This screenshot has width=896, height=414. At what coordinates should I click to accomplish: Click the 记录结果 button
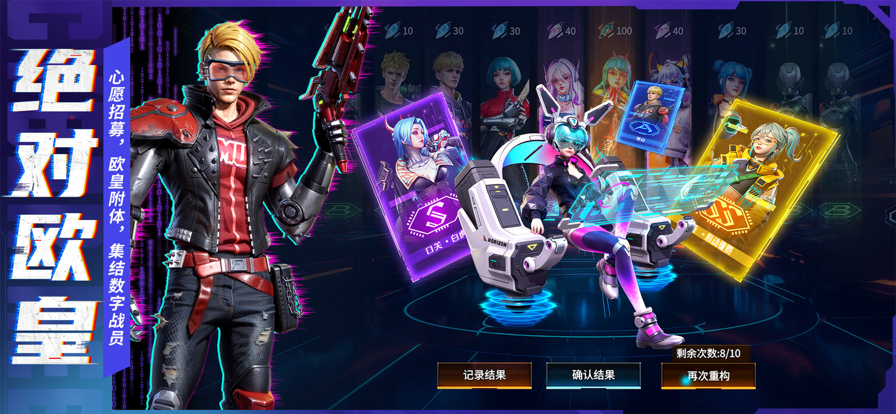tap(483, 375)
